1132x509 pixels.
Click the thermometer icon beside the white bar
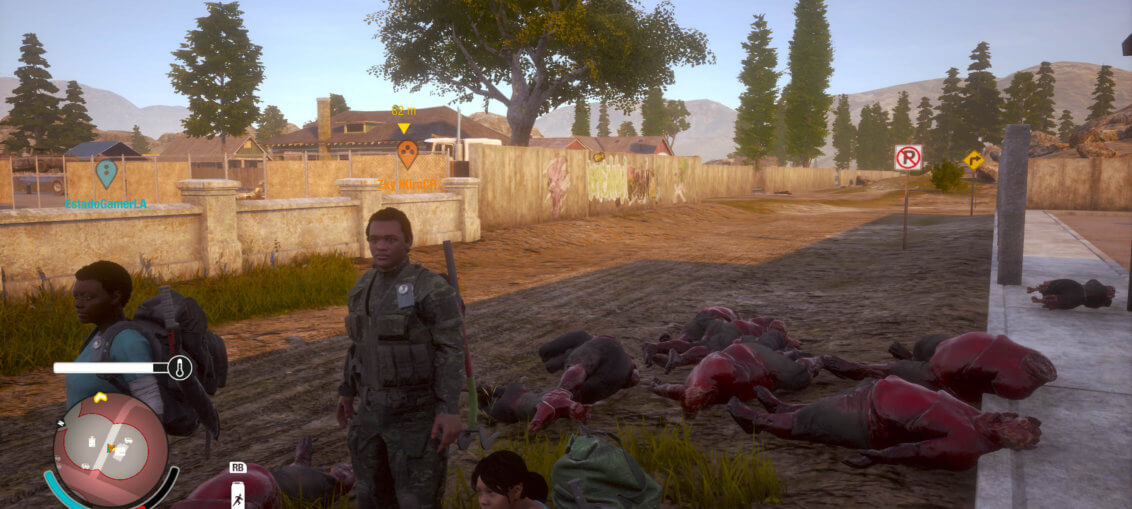pyautogui.click(x=180, y=368)
